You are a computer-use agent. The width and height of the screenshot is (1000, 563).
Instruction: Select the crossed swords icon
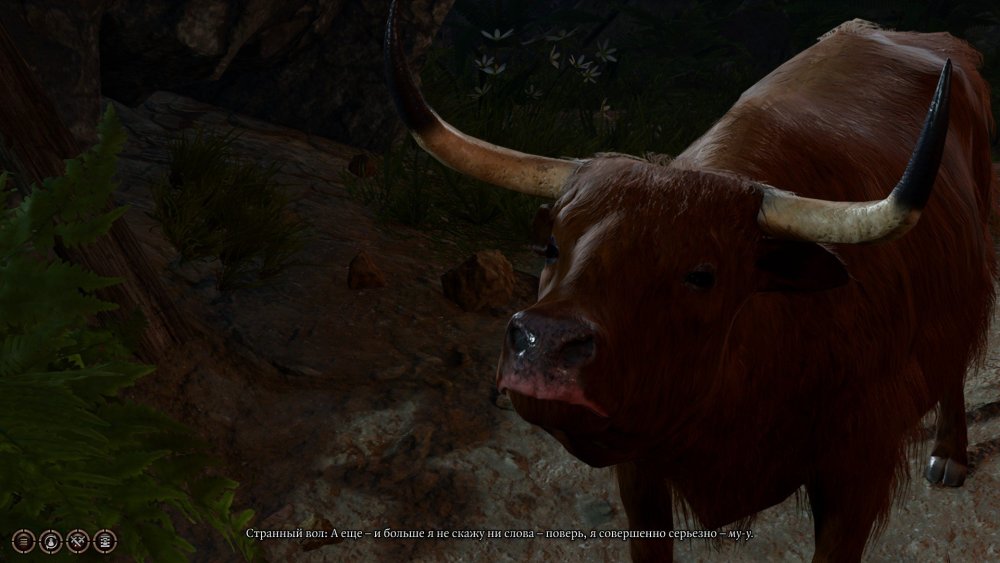77,541
